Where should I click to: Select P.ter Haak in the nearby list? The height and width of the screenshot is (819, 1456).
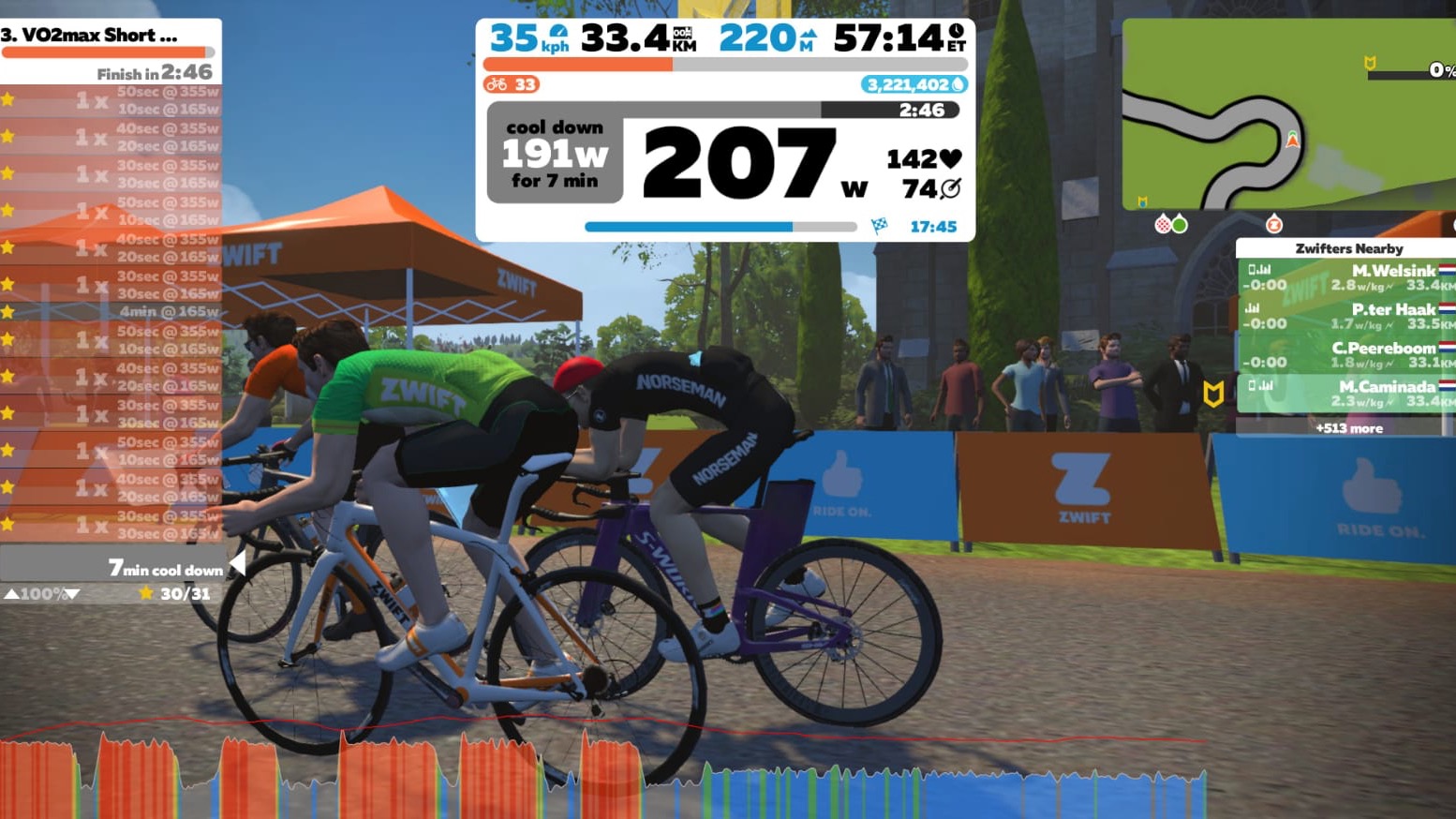click(x=1347, y=316)
